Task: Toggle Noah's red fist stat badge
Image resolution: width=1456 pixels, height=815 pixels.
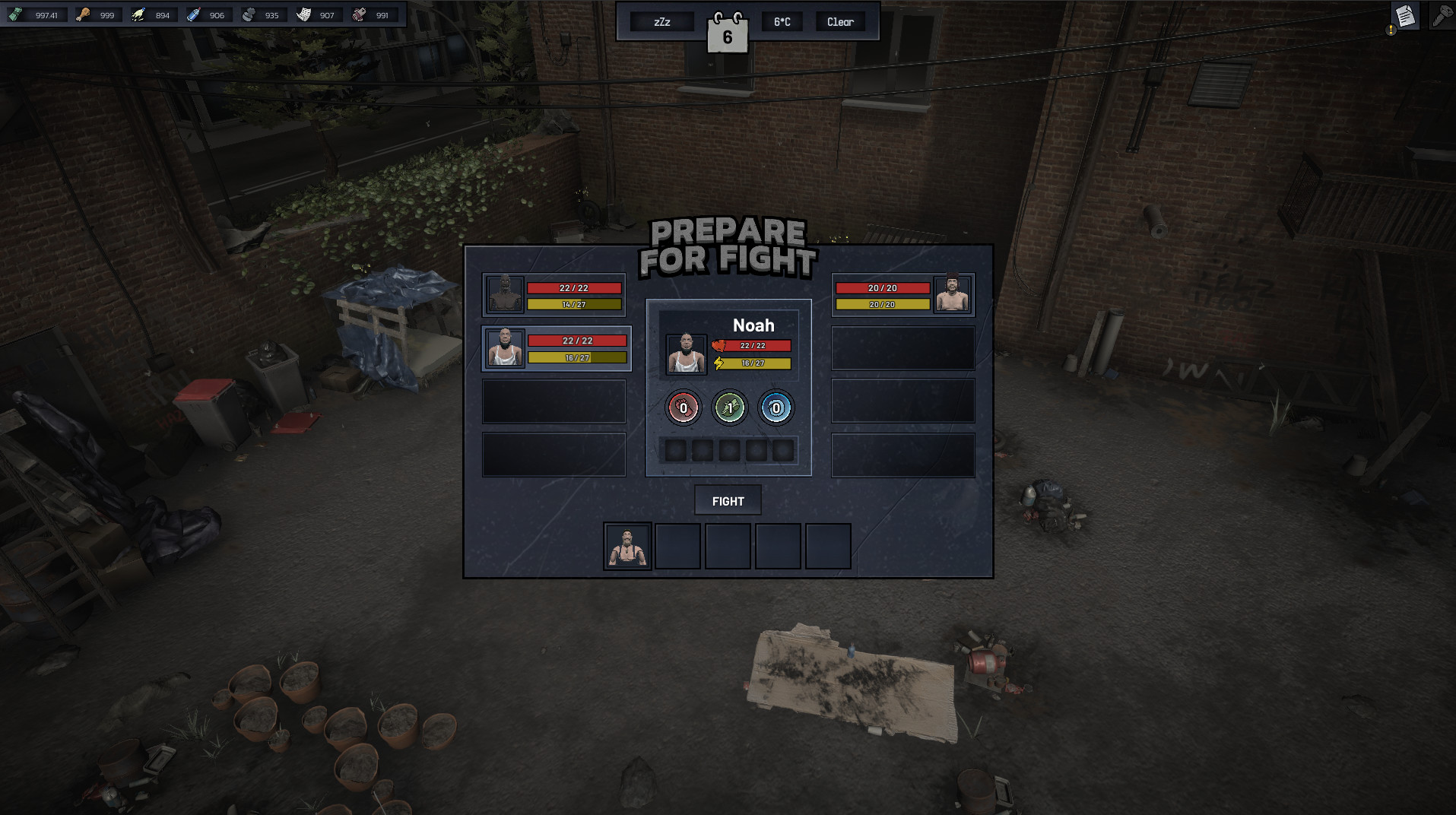Action: click(x=683, y=407)
